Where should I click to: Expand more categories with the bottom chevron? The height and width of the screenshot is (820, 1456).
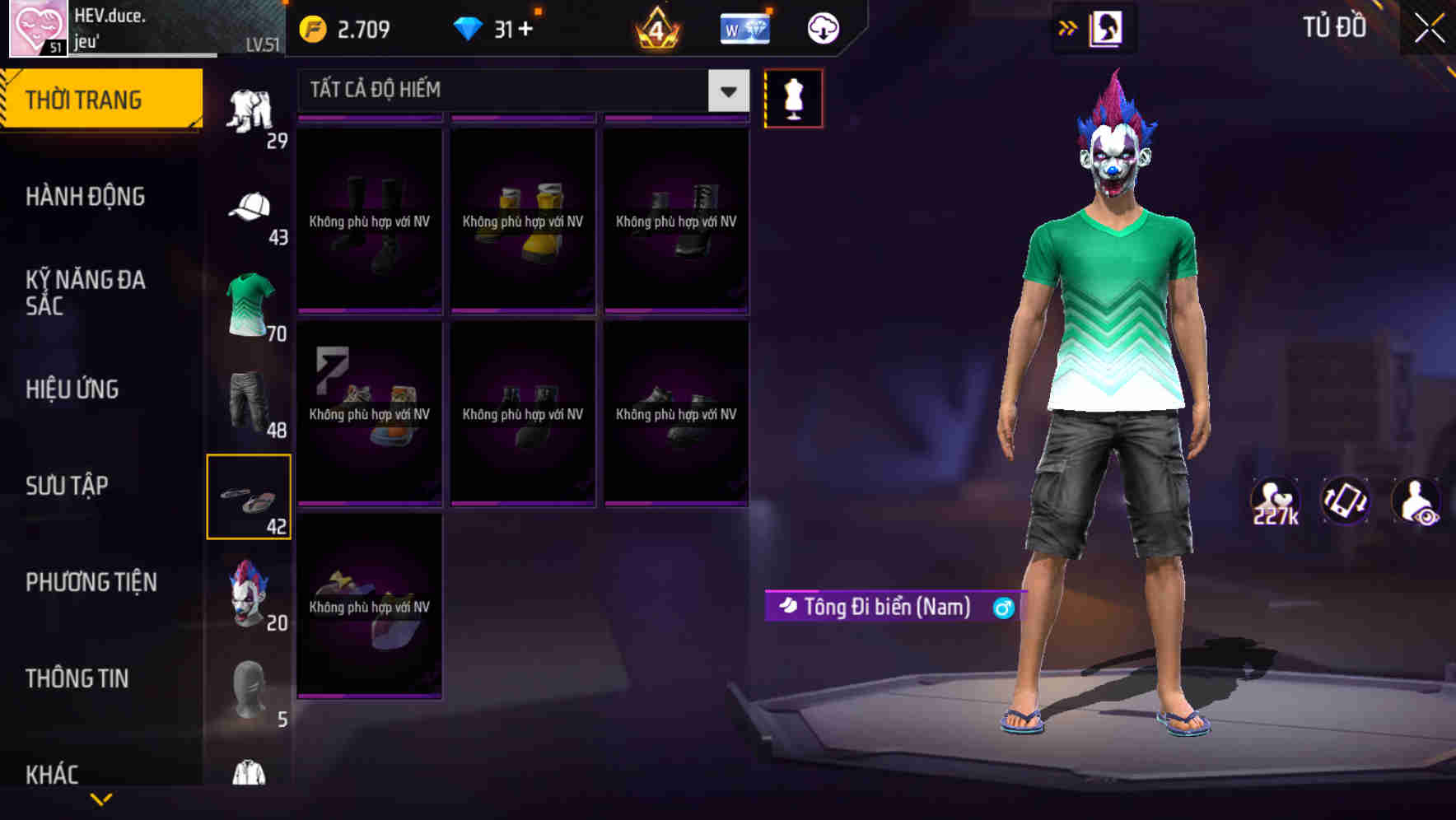click(x=101, y=800)
